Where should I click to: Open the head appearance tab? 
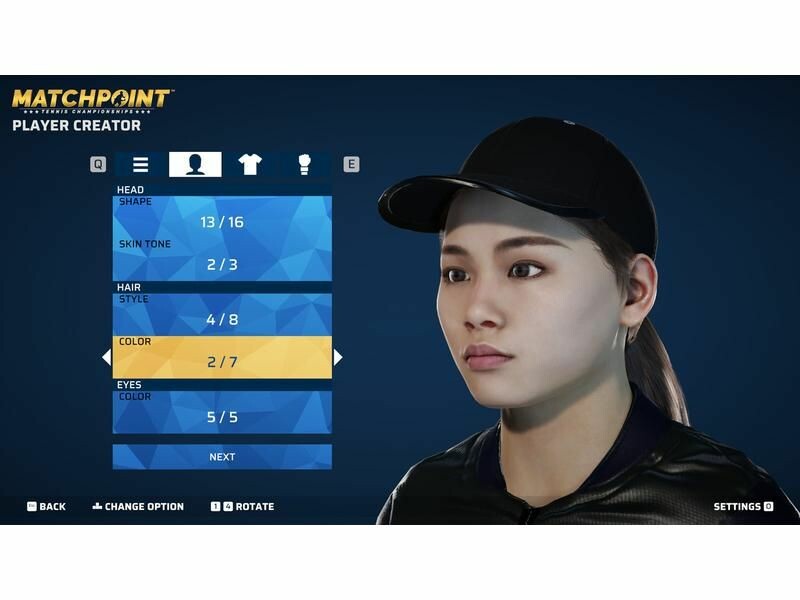pyautogui.click(x=195, y=165)
